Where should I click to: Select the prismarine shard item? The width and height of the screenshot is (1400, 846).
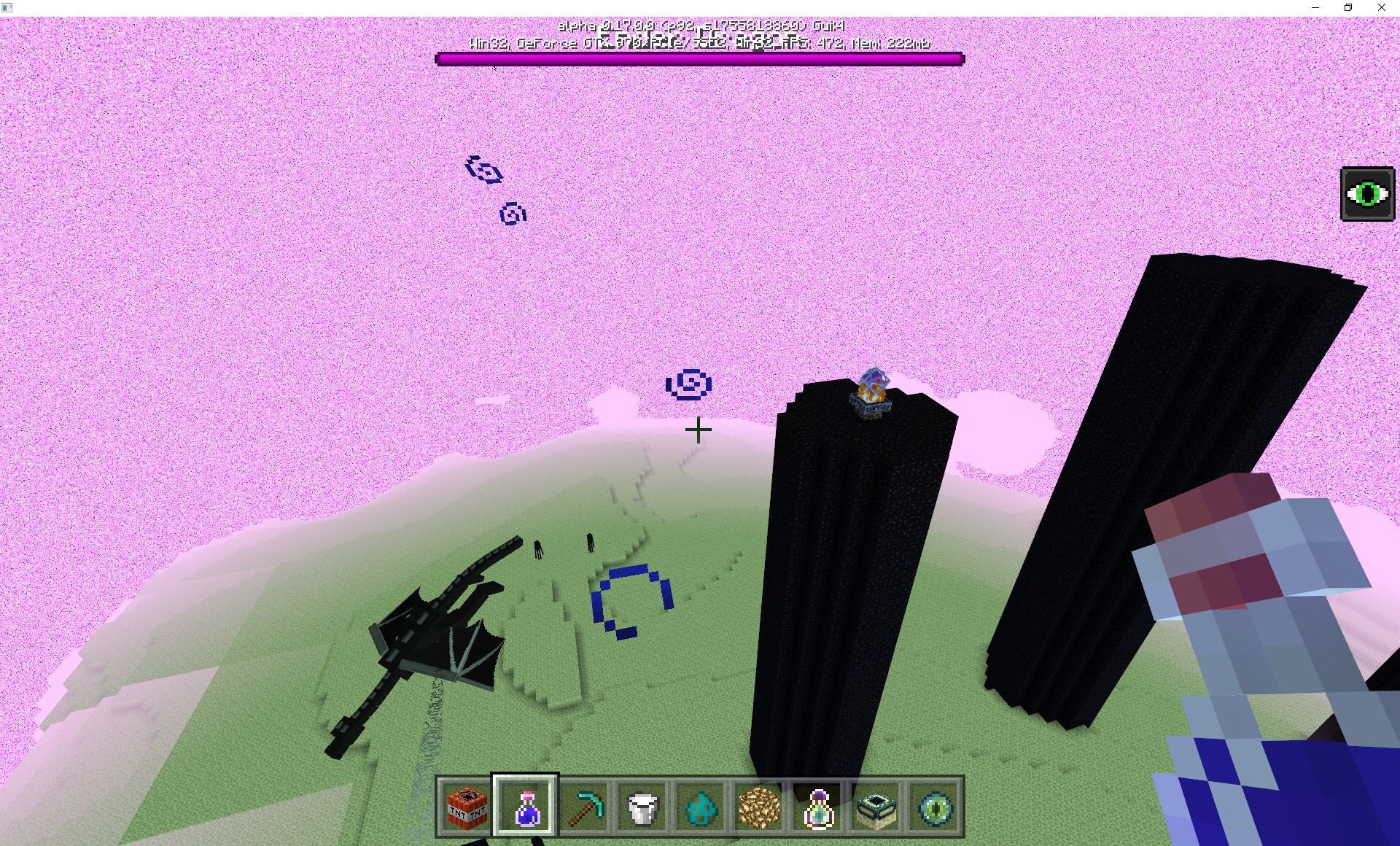coord(701,806)
